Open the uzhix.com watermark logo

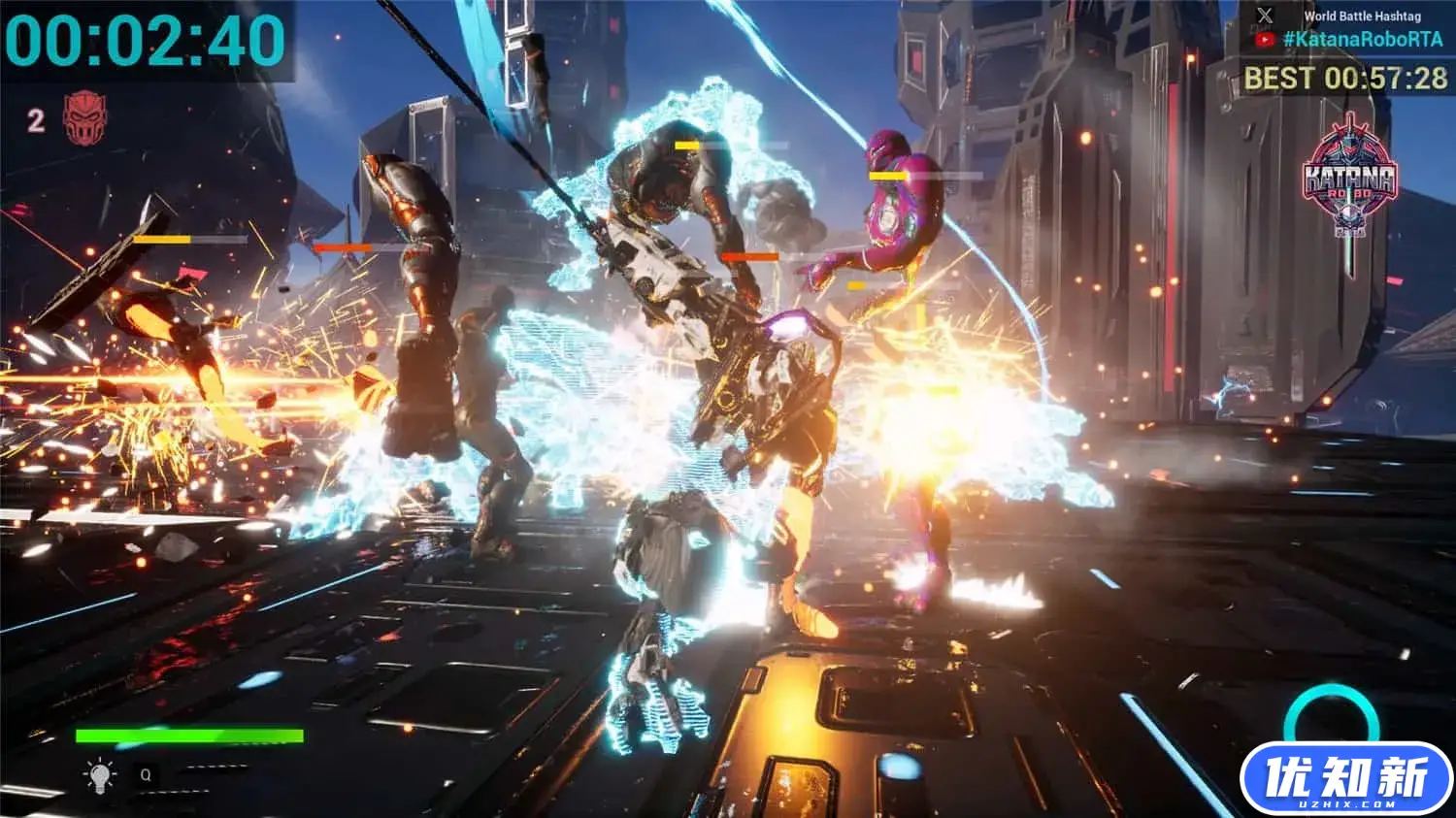(1345, 779)
